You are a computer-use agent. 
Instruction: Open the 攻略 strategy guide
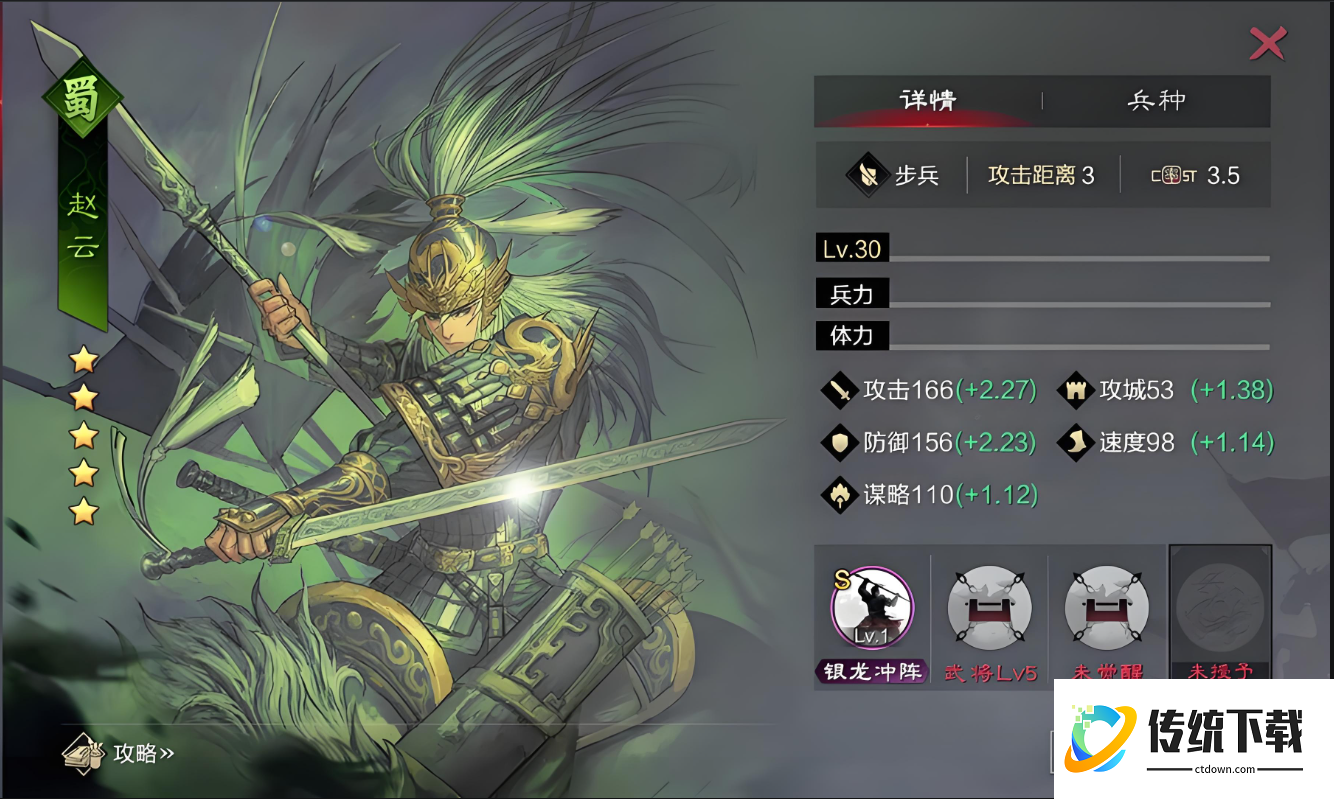tap(120, 752)
